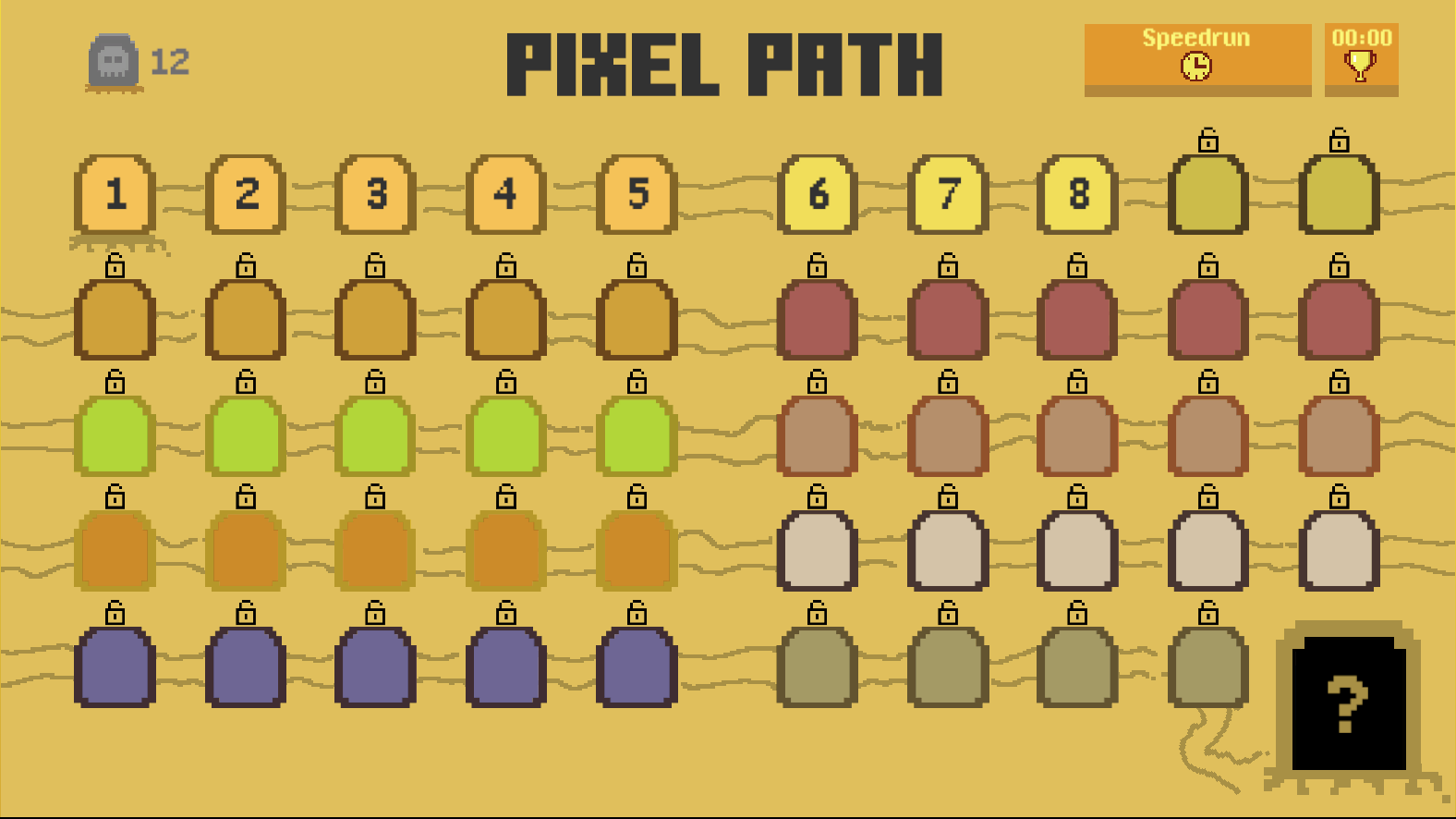Open level 5

point(636,195)
